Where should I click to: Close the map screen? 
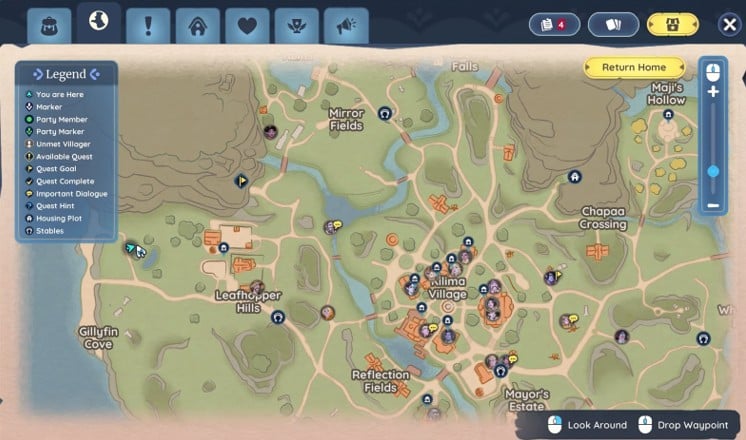[730, 24]
